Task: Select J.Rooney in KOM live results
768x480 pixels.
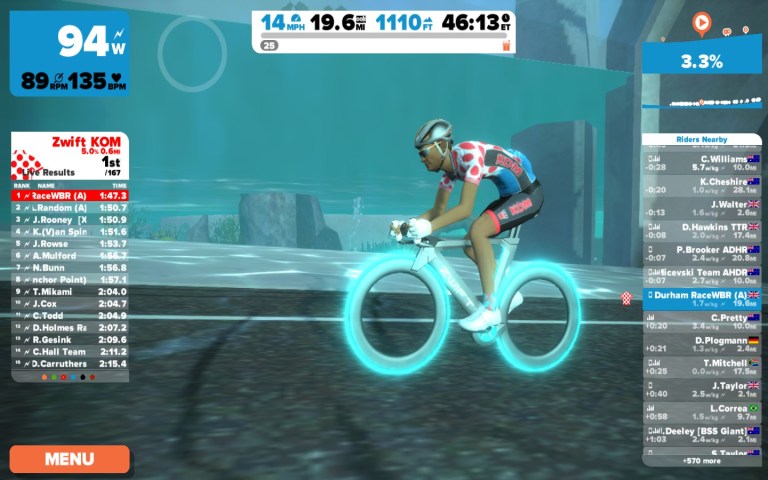Action: (70, 219)
